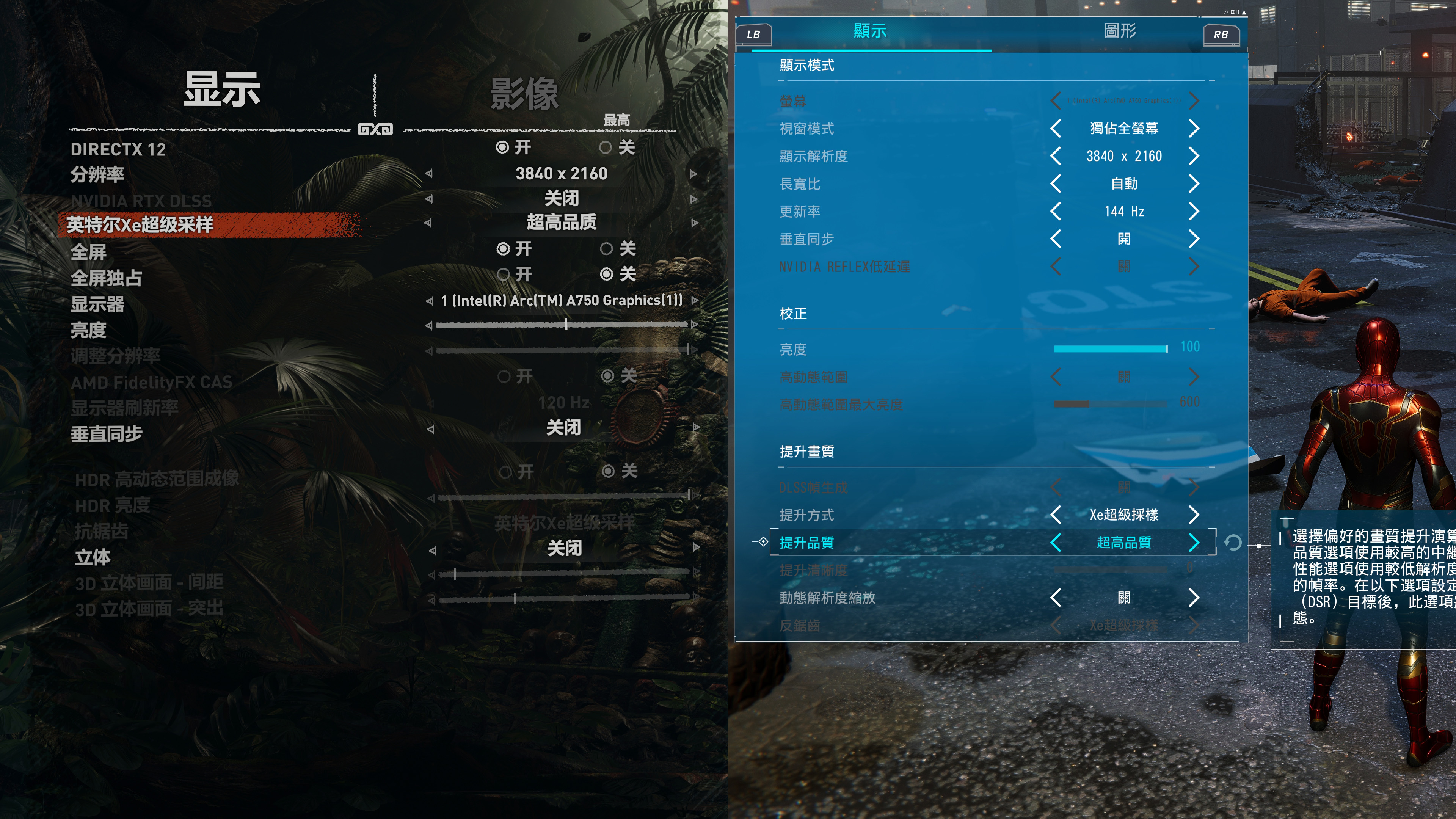Disable 全屏 by selecting 关
This screenshot has height=819, width=1456.
click(607, 249)
